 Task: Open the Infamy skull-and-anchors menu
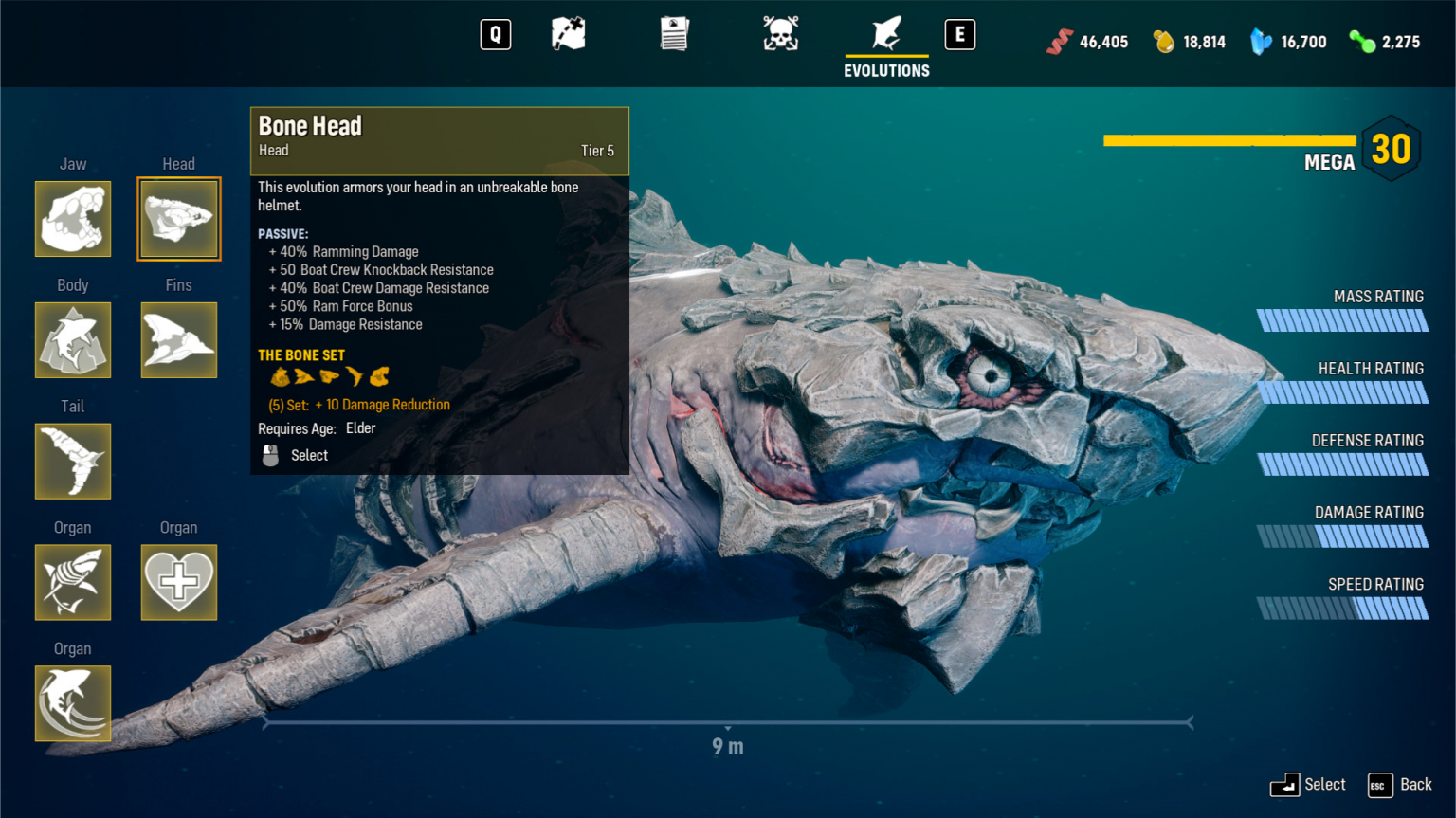click(x=780, y=33)
